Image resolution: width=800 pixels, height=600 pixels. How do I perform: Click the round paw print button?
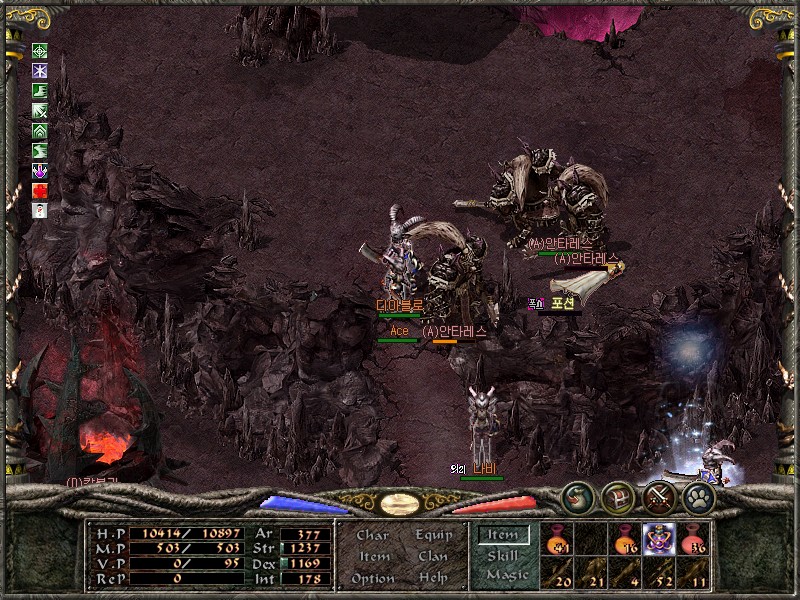pos(699,497)
